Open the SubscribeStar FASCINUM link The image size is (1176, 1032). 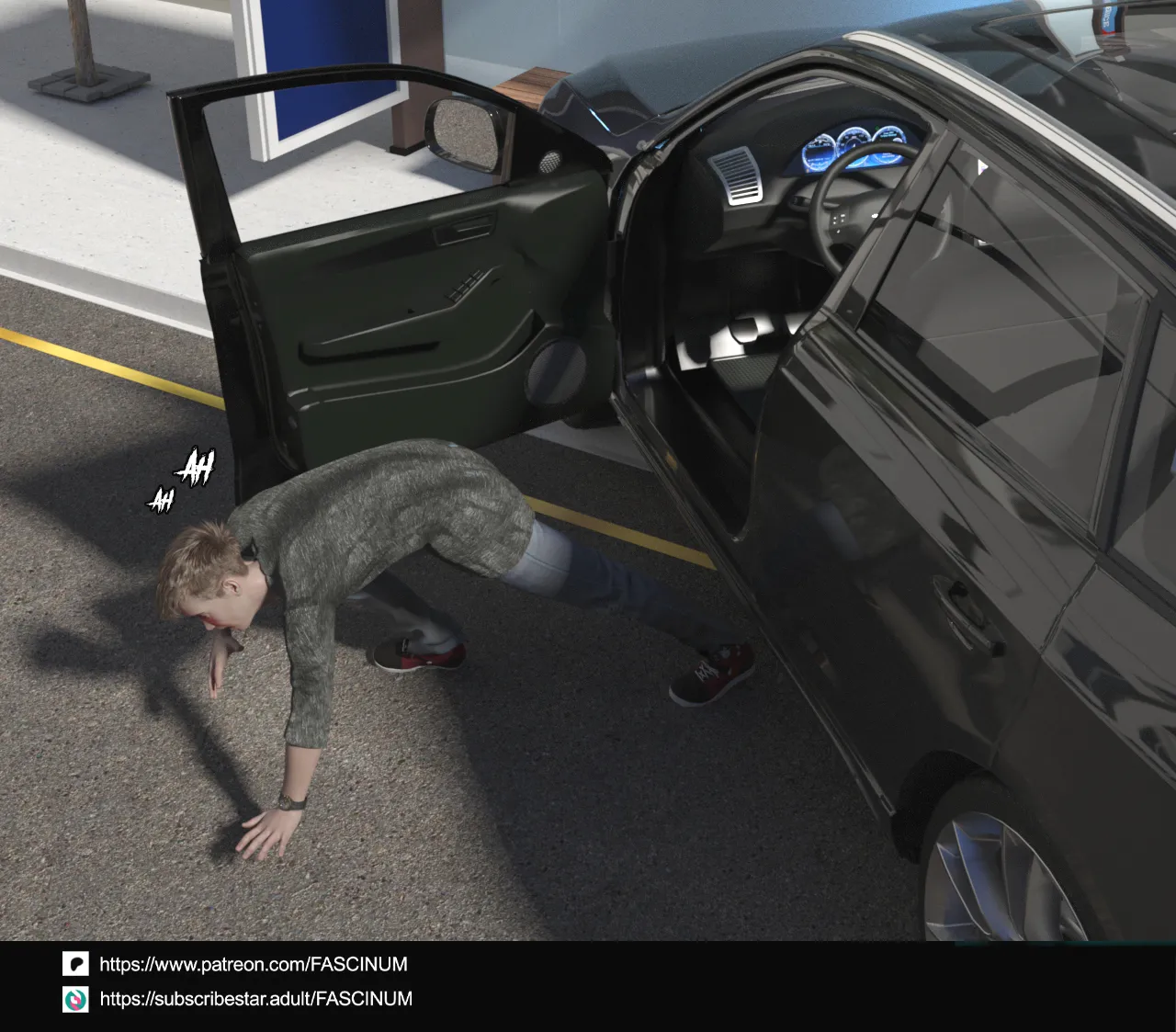pyautogui.click(x=255, y=999)
